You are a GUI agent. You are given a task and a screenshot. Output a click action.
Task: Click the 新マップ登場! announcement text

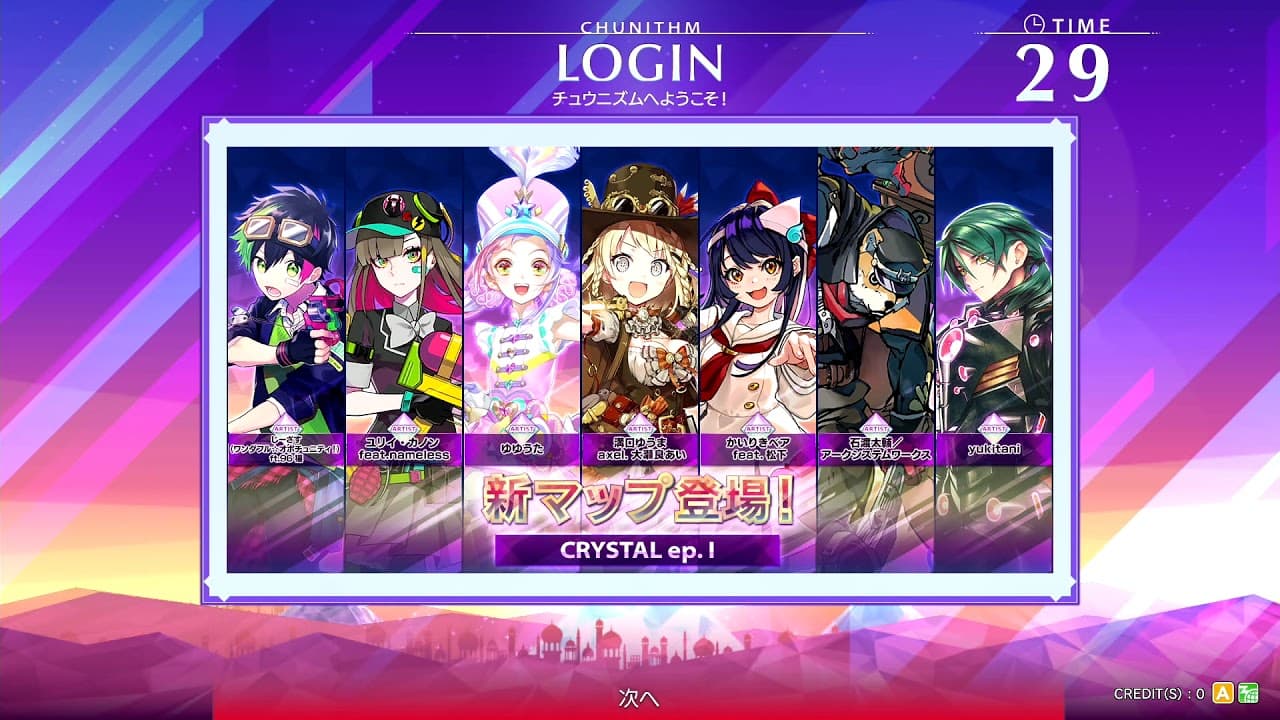(x=637, y=501)
